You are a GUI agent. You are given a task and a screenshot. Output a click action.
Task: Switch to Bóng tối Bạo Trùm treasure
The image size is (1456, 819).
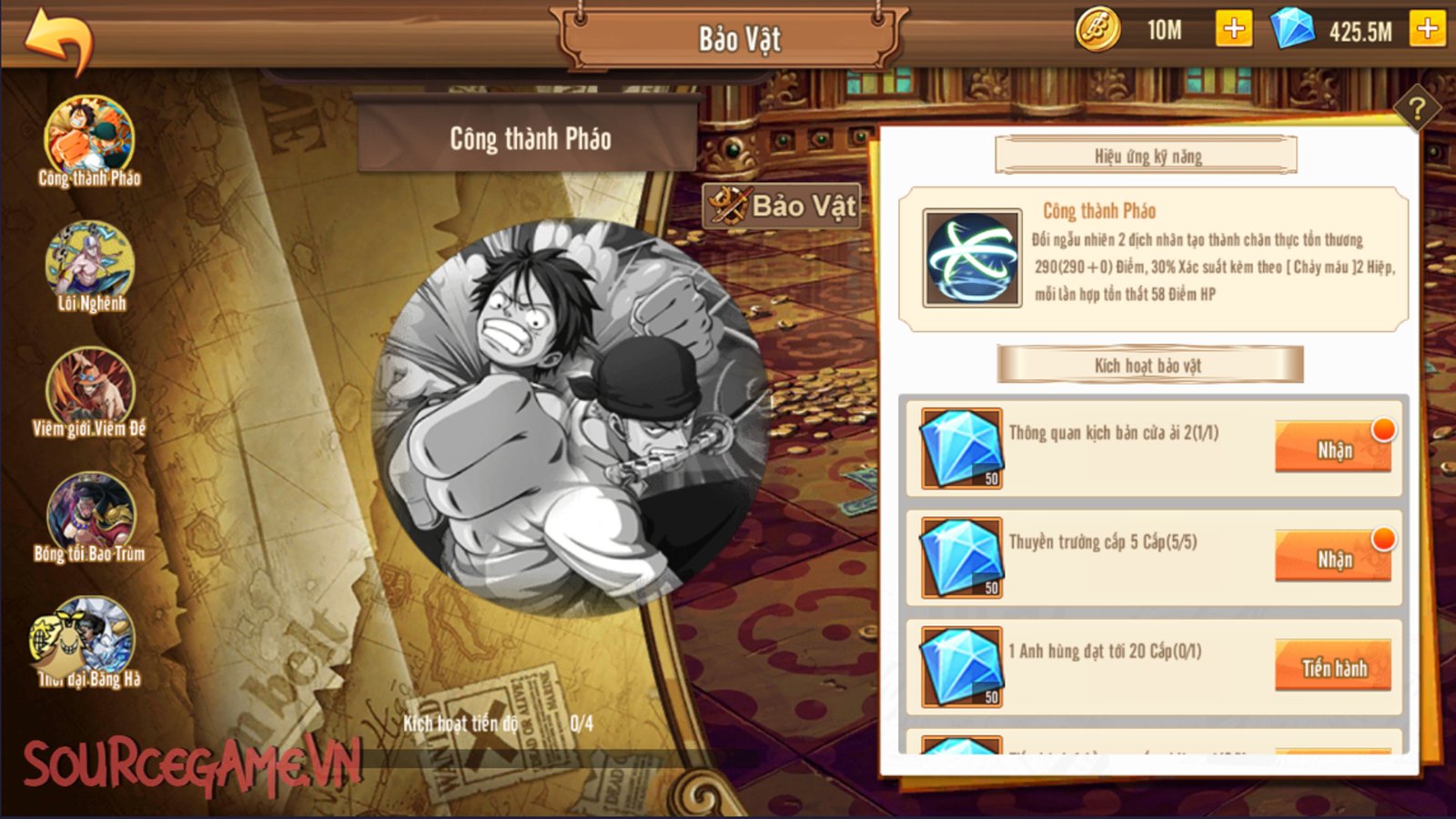[89, 514]
